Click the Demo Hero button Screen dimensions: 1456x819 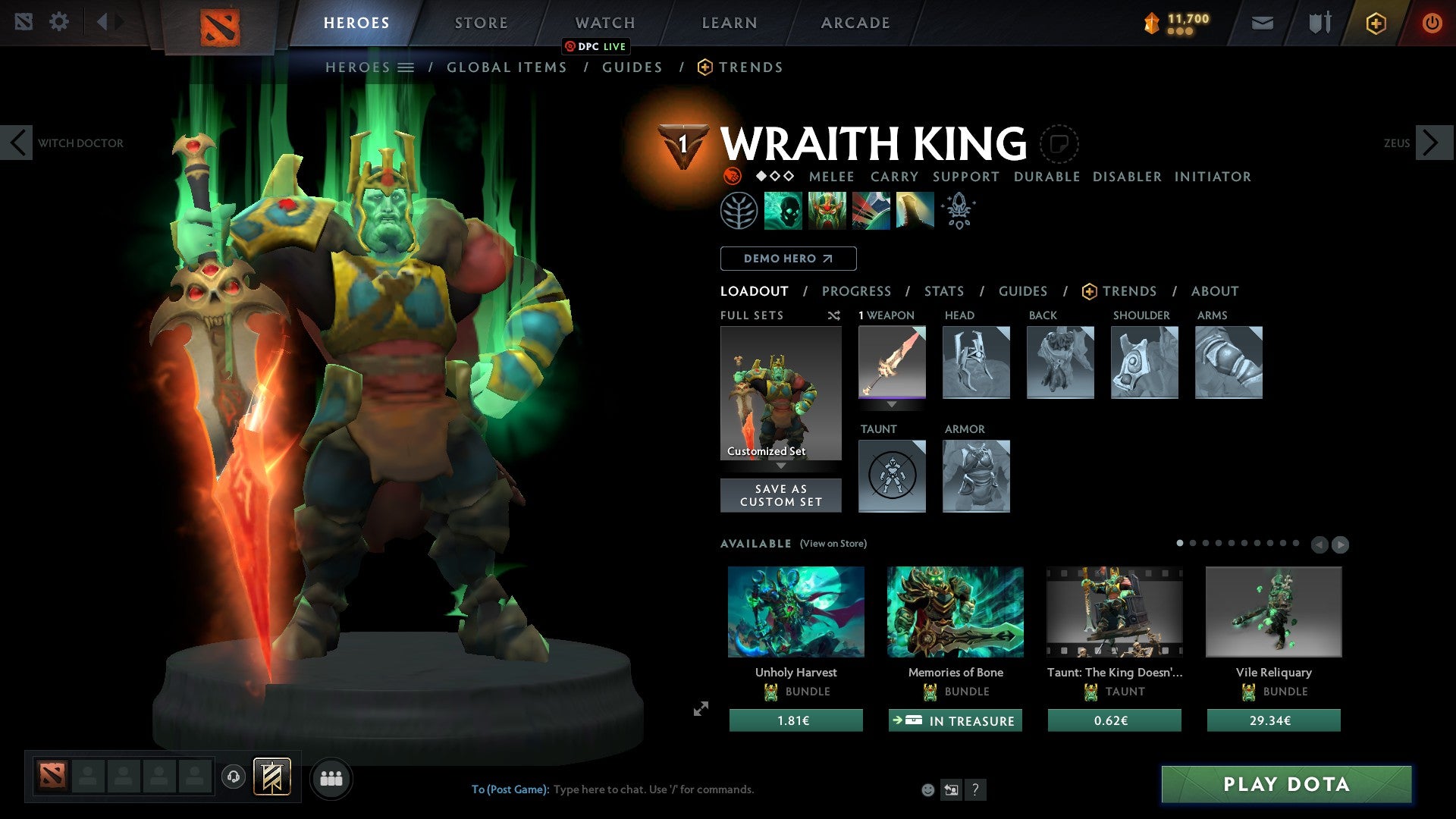[x=787, y=258]
